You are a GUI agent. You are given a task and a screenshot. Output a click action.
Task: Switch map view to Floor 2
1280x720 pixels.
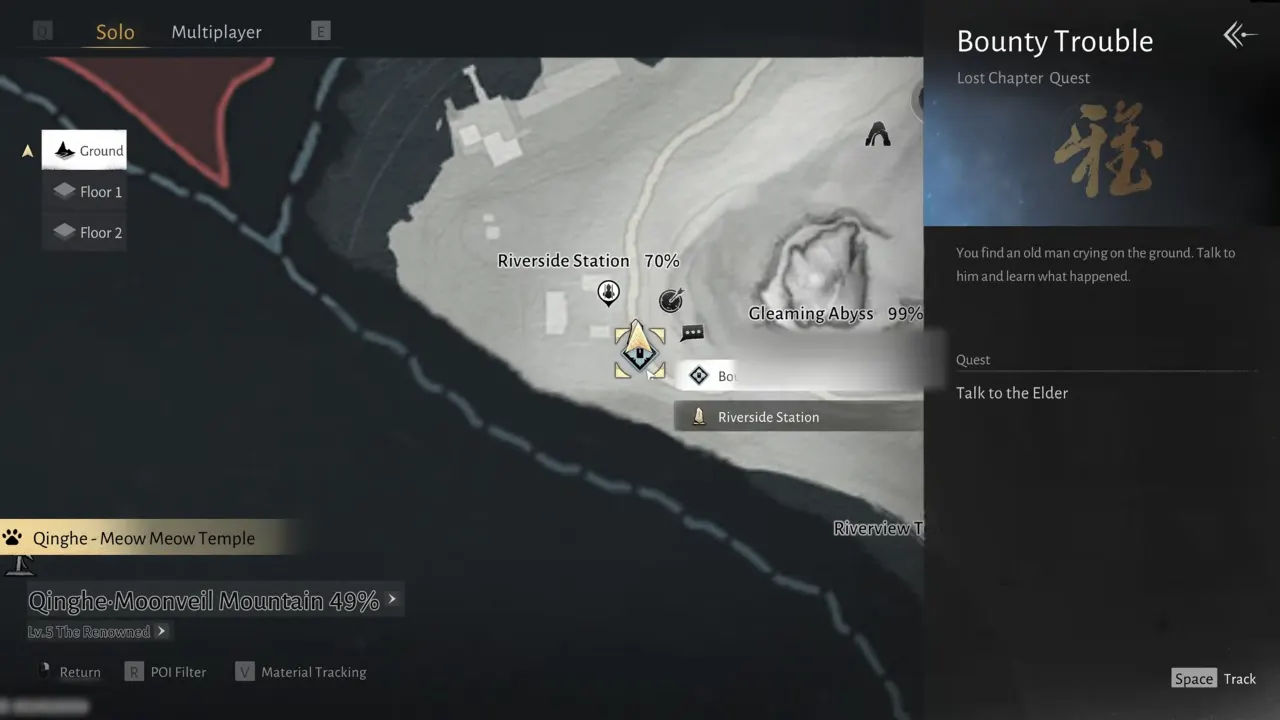coord(84,232)
